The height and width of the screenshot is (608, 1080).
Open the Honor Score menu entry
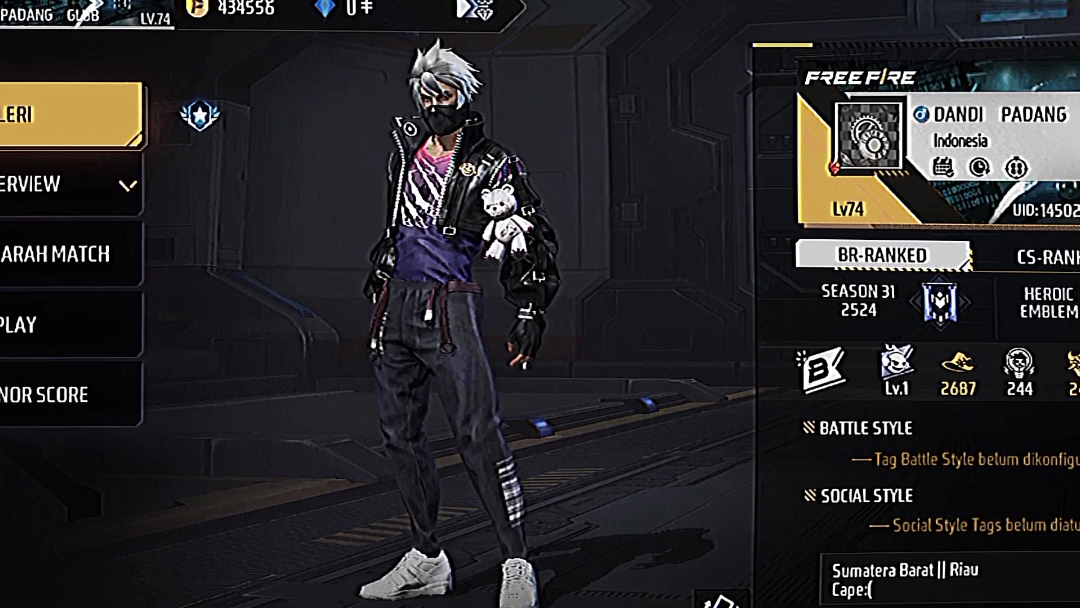click(x=68, y=394)
